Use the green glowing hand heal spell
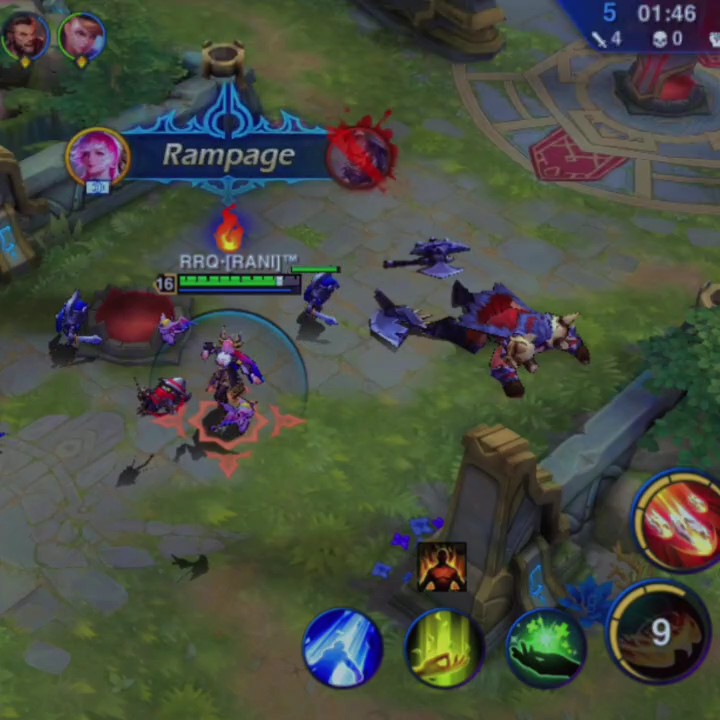The height and width of the screenshot is (720, 720). (x=545, y=648)
